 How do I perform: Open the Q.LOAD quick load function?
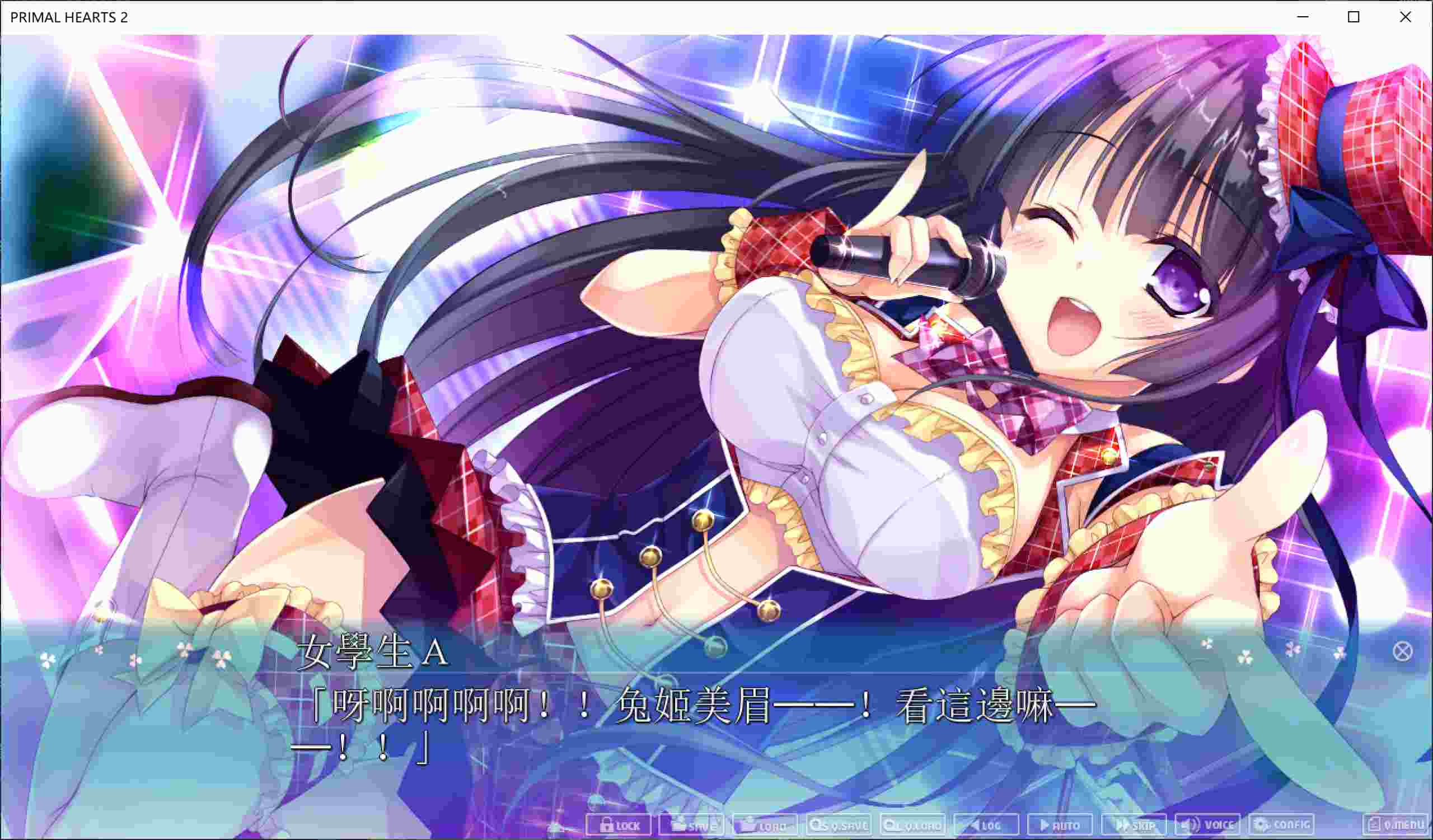[912, 826]
